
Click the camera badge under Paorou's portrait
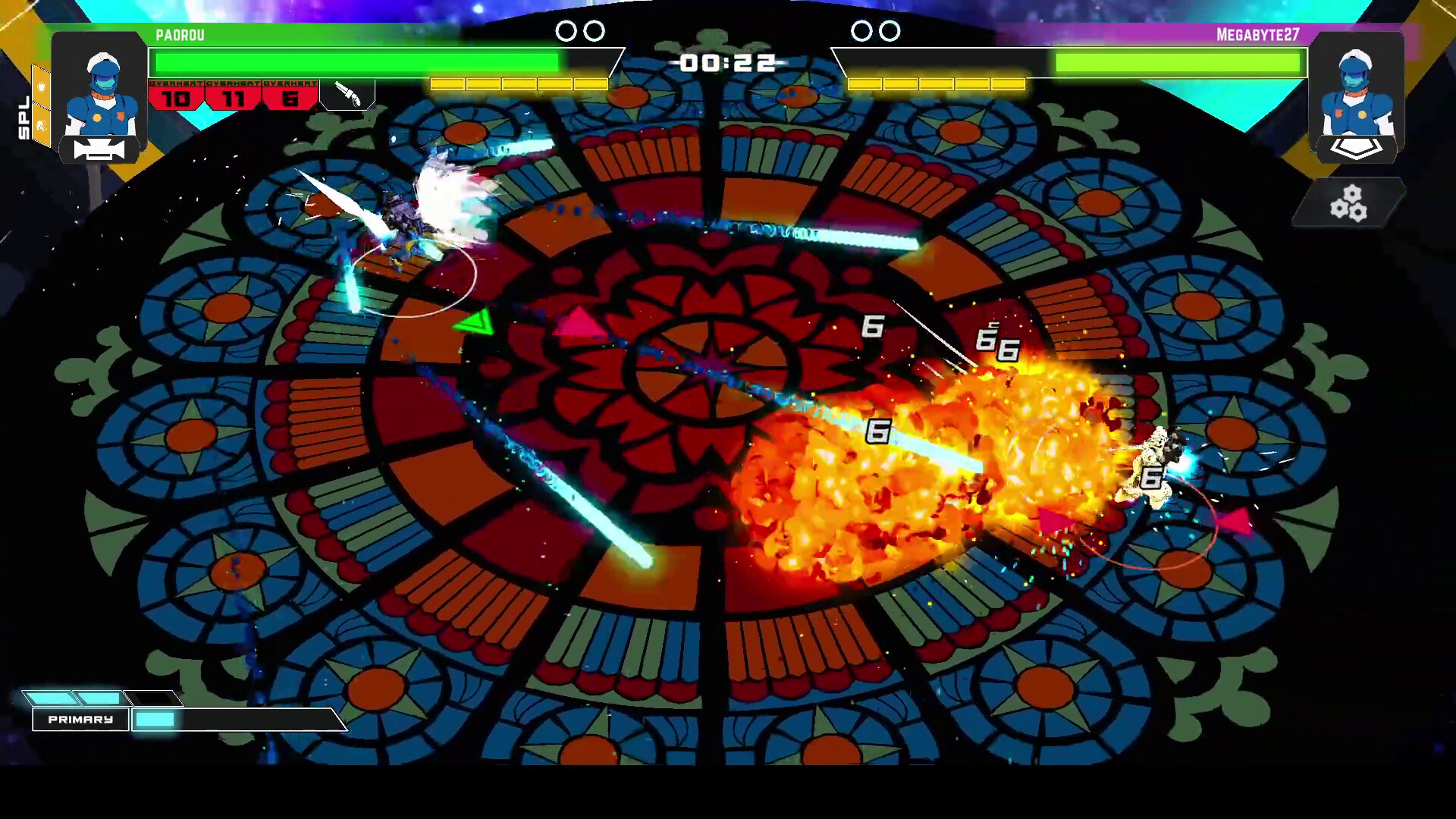click(x=99, y=150)
